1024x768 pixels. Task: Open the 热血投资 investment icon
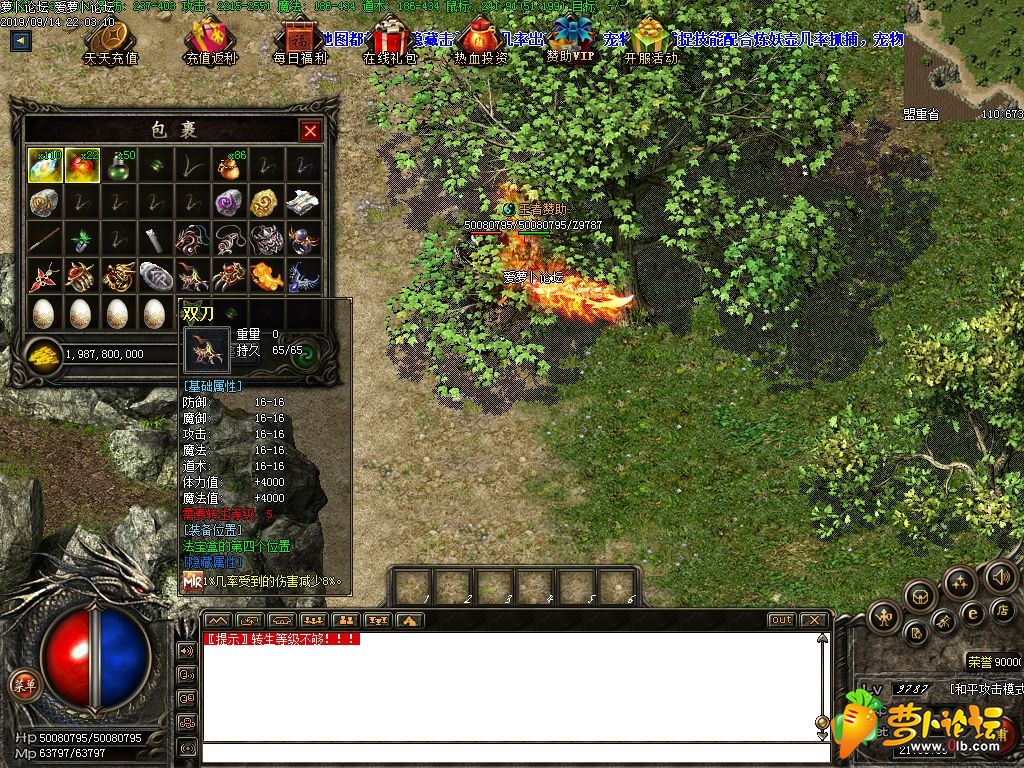[481, 38]
